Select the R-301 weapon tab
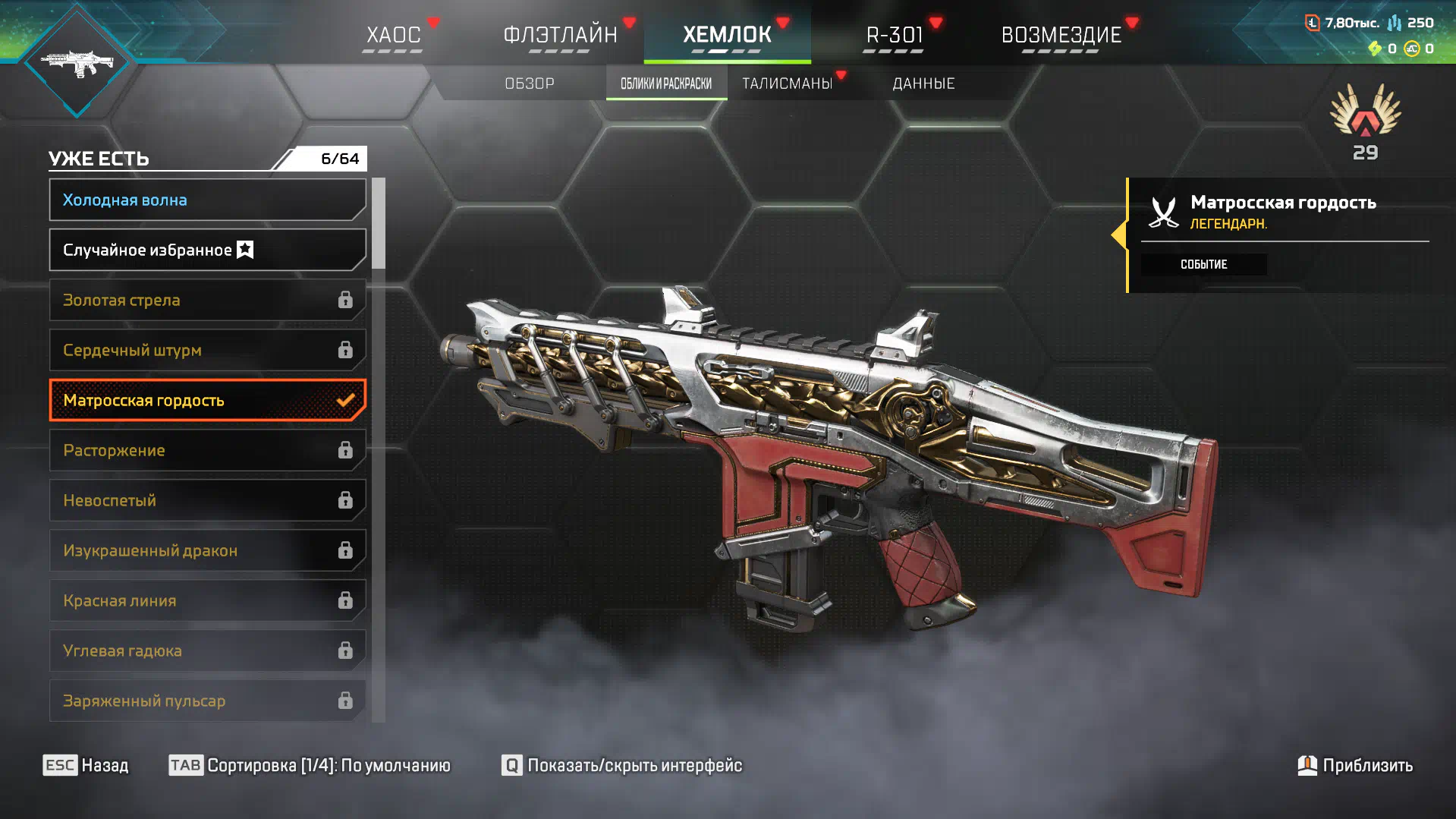 (895, 35)
